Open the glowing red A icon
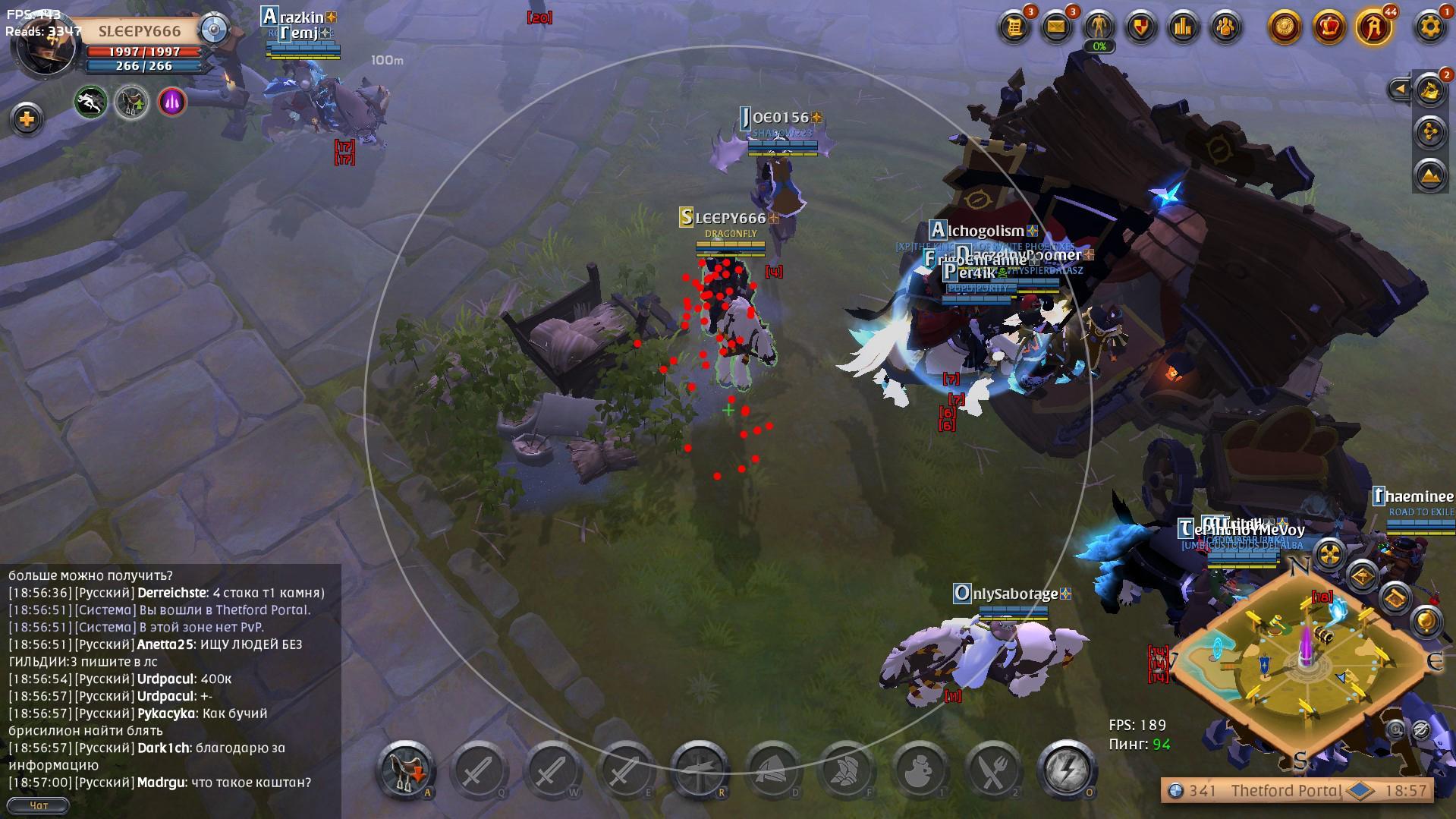 coord(1374,28)
